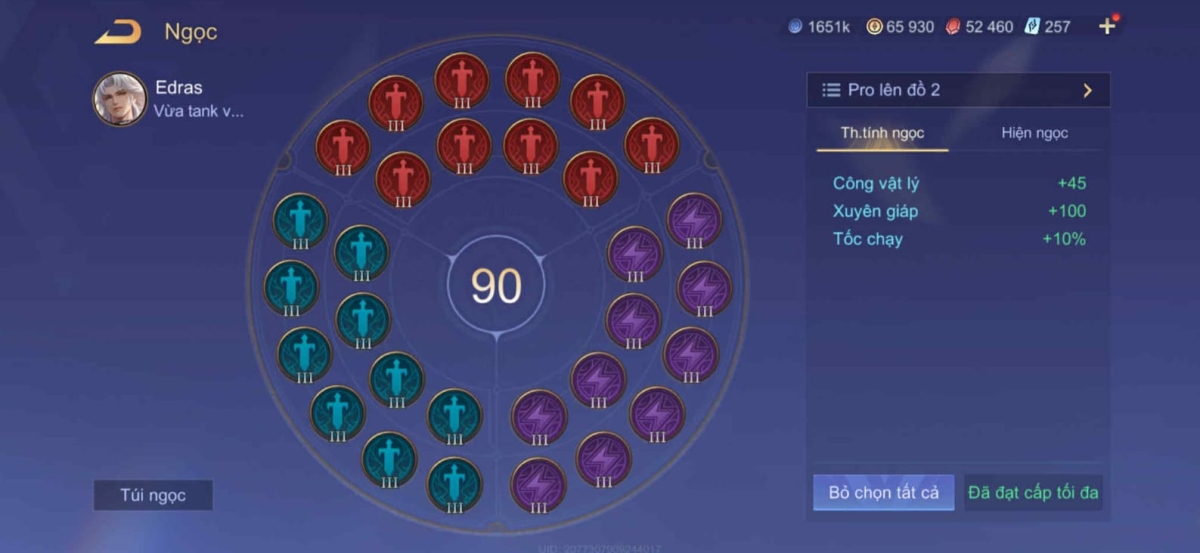Select the Edras hero portrait
The width and height of the screenshot is (1200, 553).
click(x=120, y=98)
